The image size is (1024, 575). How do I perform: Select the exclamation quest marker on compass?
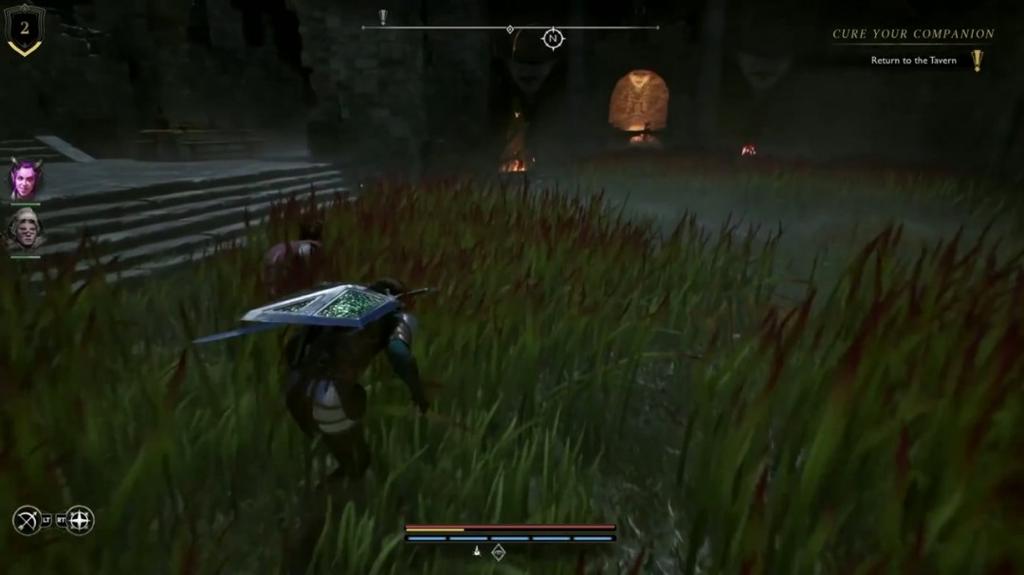(383, 16)
